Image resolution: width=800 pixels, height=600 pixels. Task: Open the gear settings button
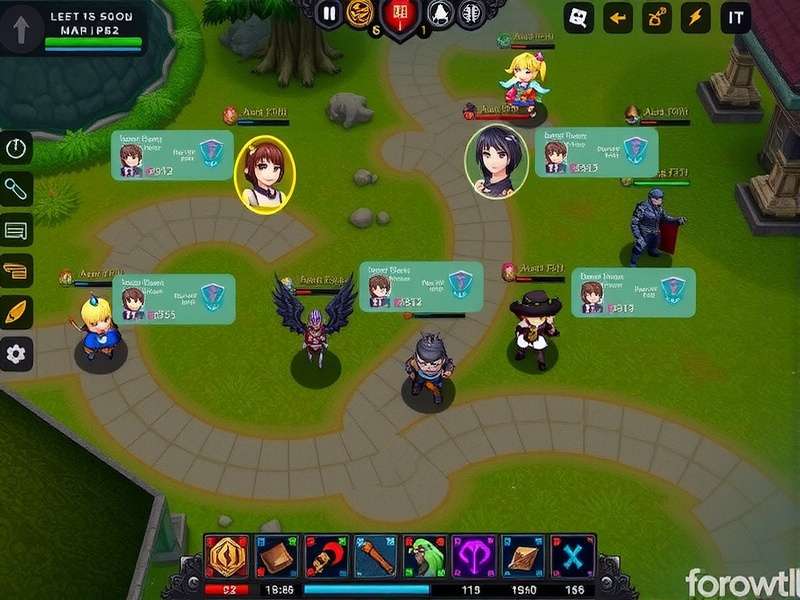pyautogui.click(x=17, y=353)
